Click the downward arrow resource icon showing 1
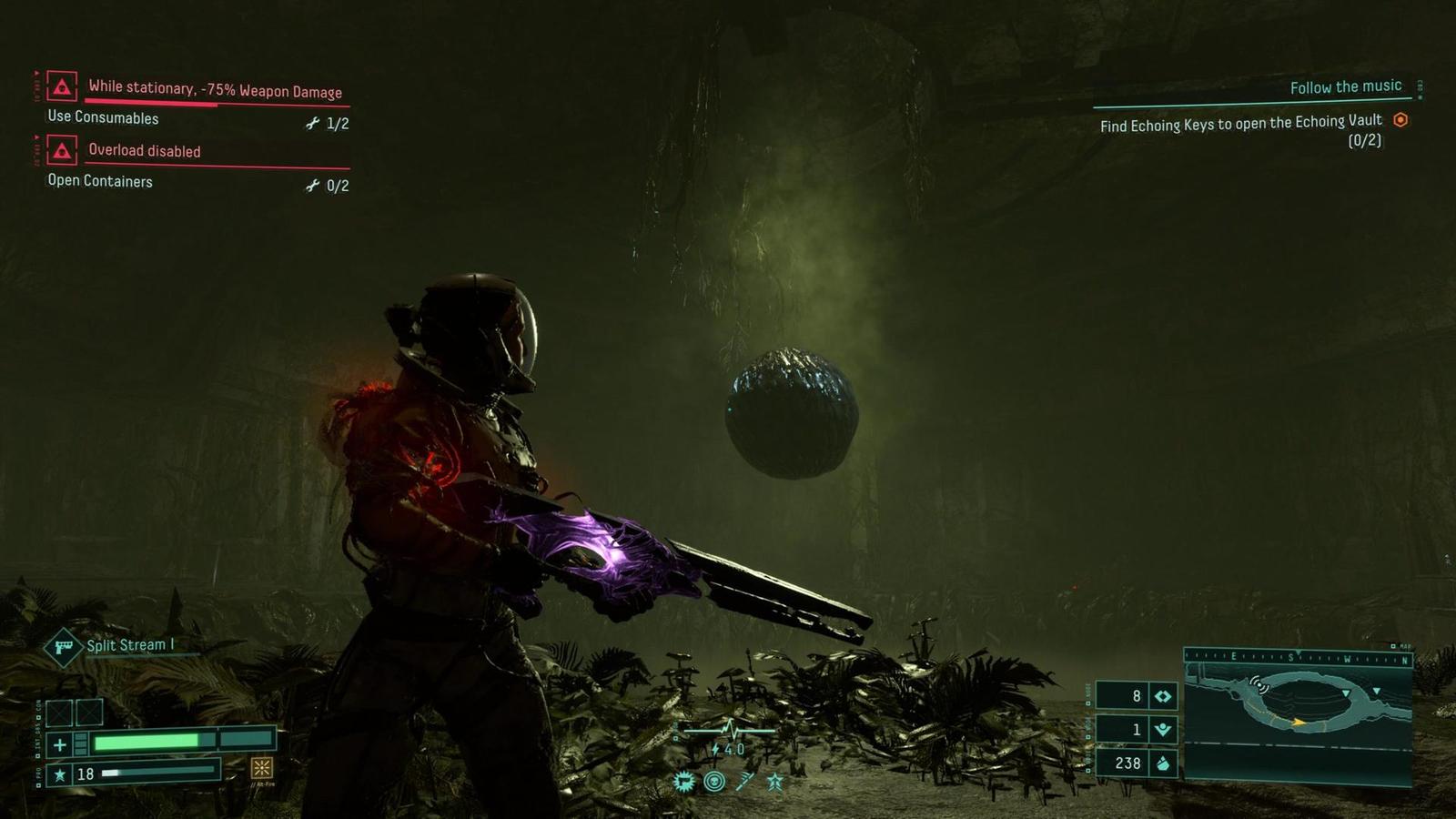Screen dimensions: 1456x819 pyautogui.click(x=1163, y=729)
